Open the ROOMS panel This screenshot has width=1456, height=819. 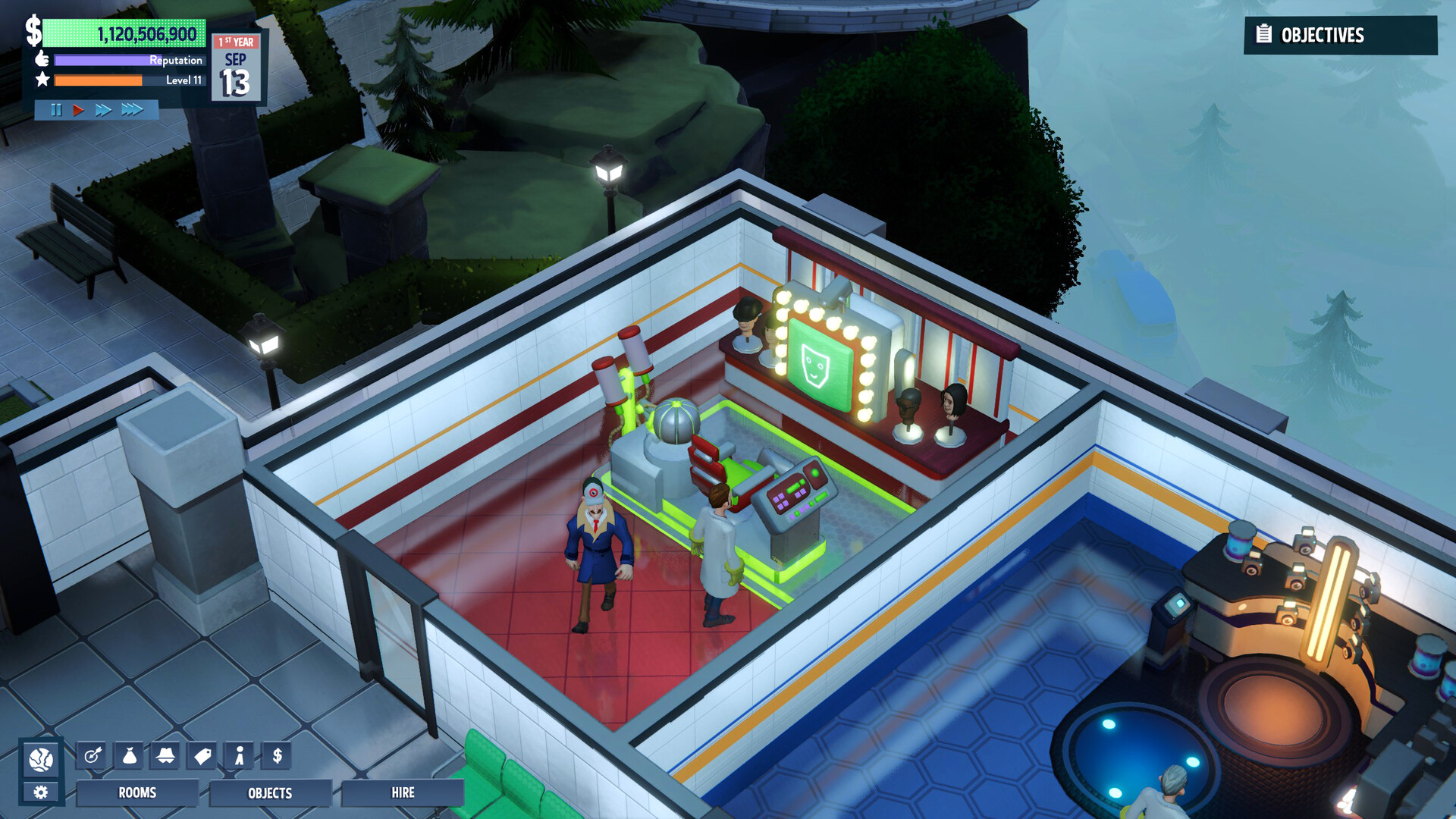[138, 794]
